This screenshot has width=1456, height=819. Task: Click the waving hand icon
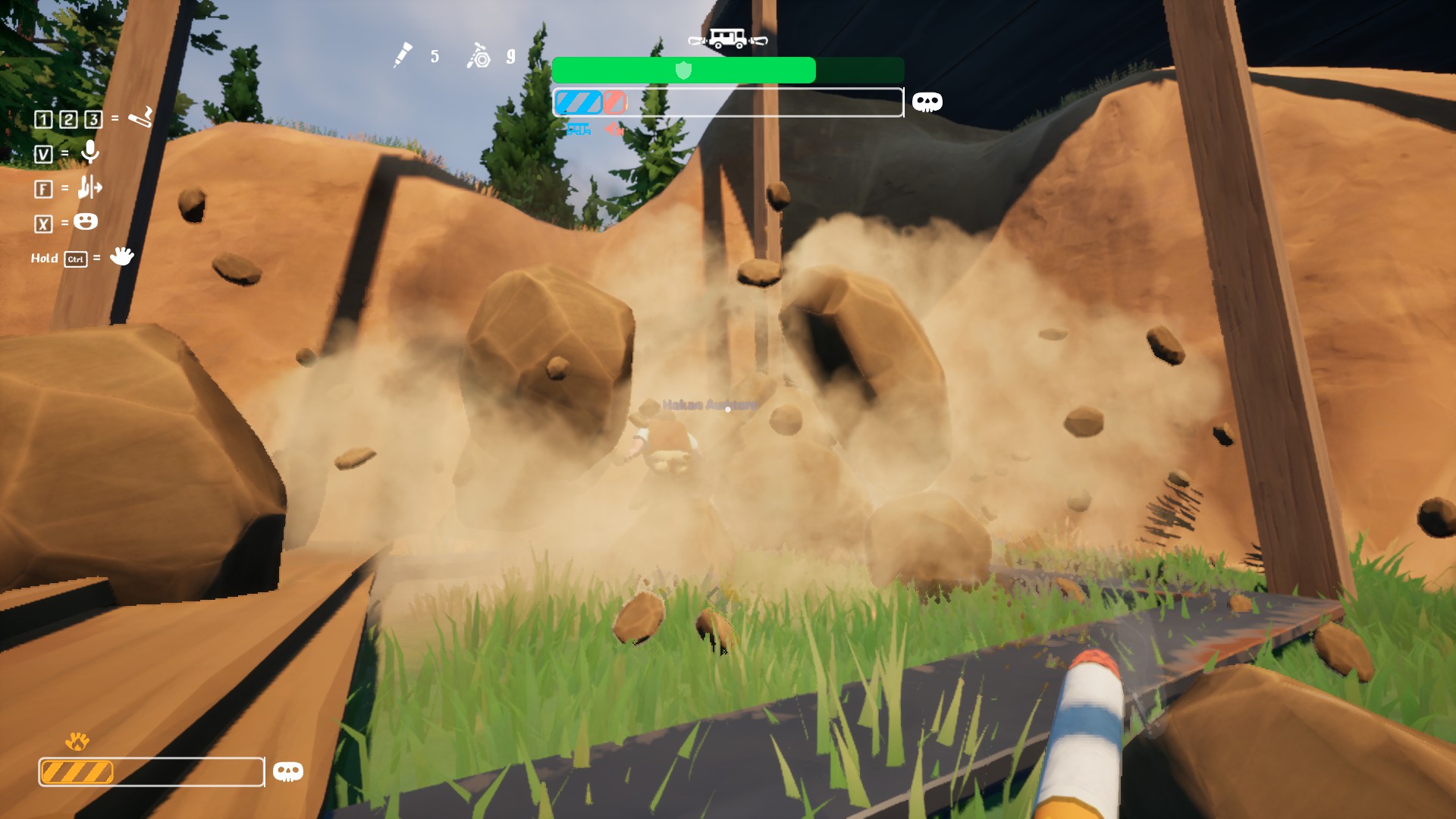(121, 256)
